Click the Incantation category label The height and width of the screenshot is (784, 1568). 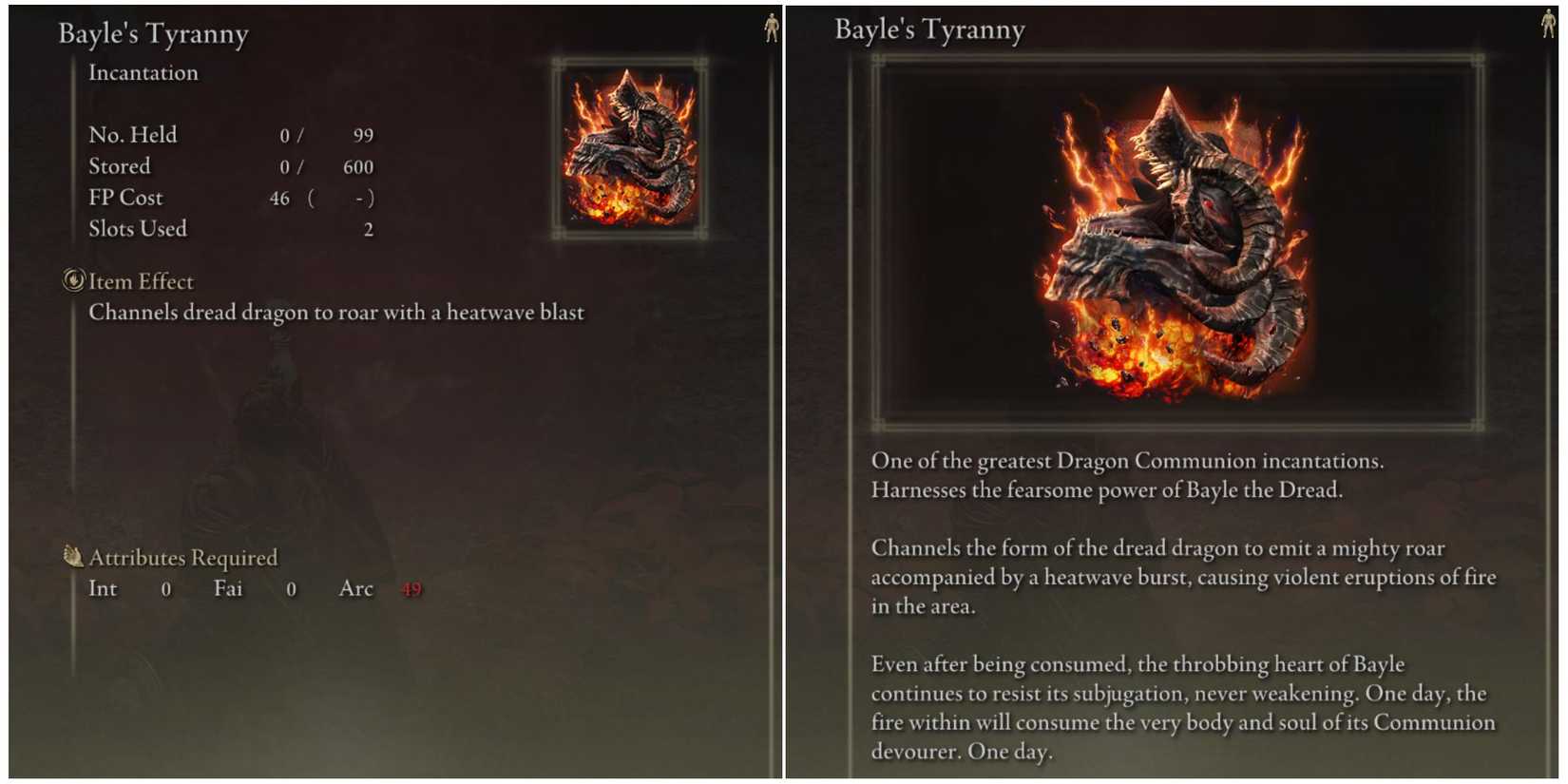tap(143, 72)
